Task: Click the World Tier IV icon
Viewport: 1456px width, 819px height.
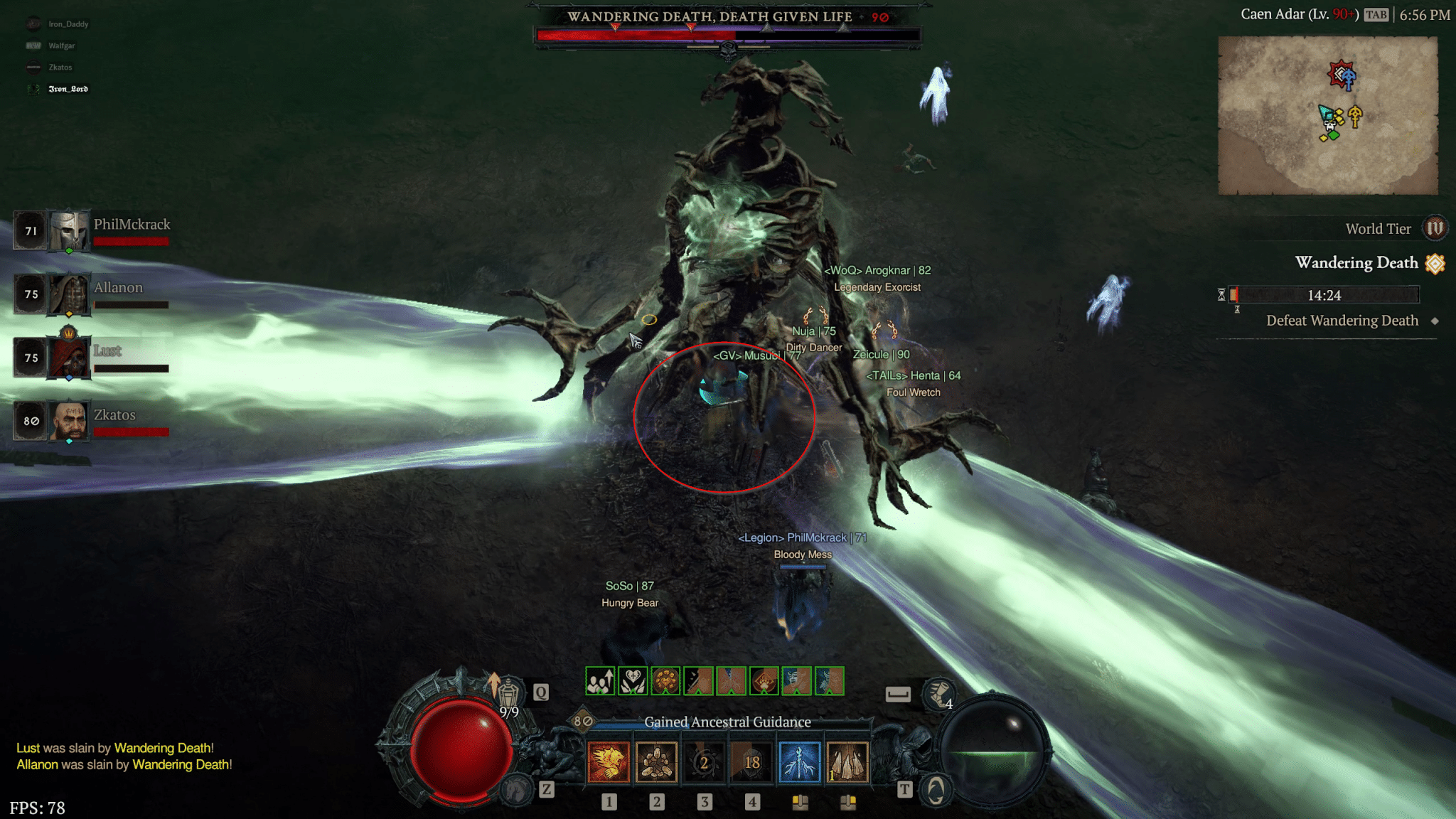Action: 1437,228
